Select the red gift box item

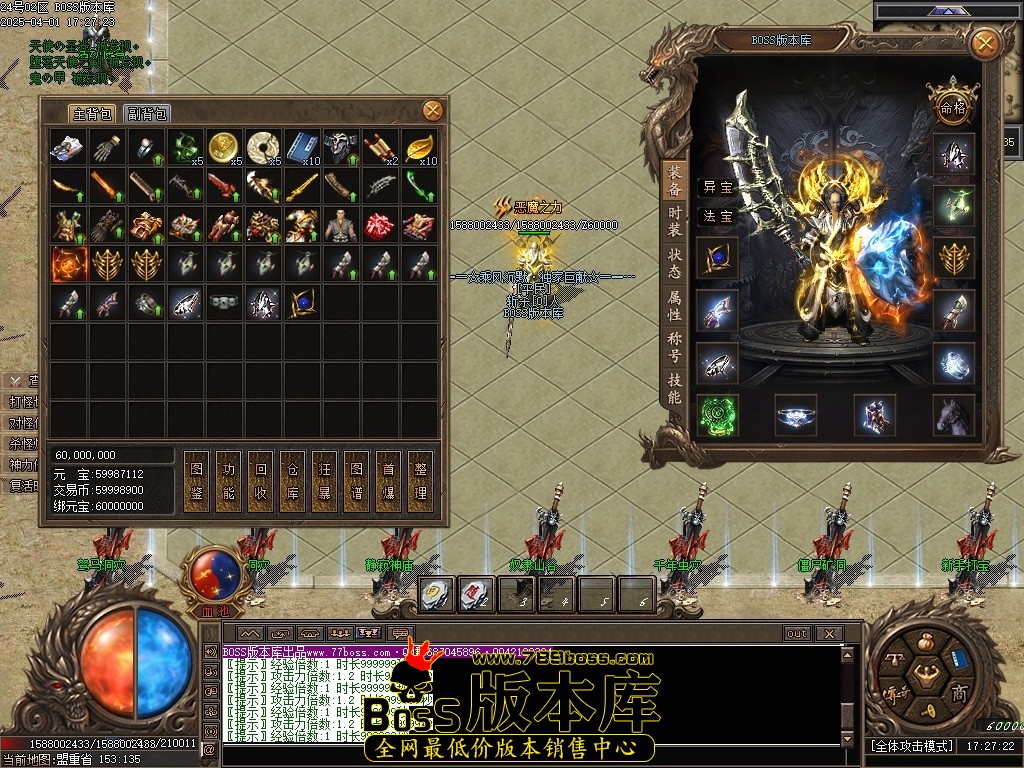click(x=379, y=225)
